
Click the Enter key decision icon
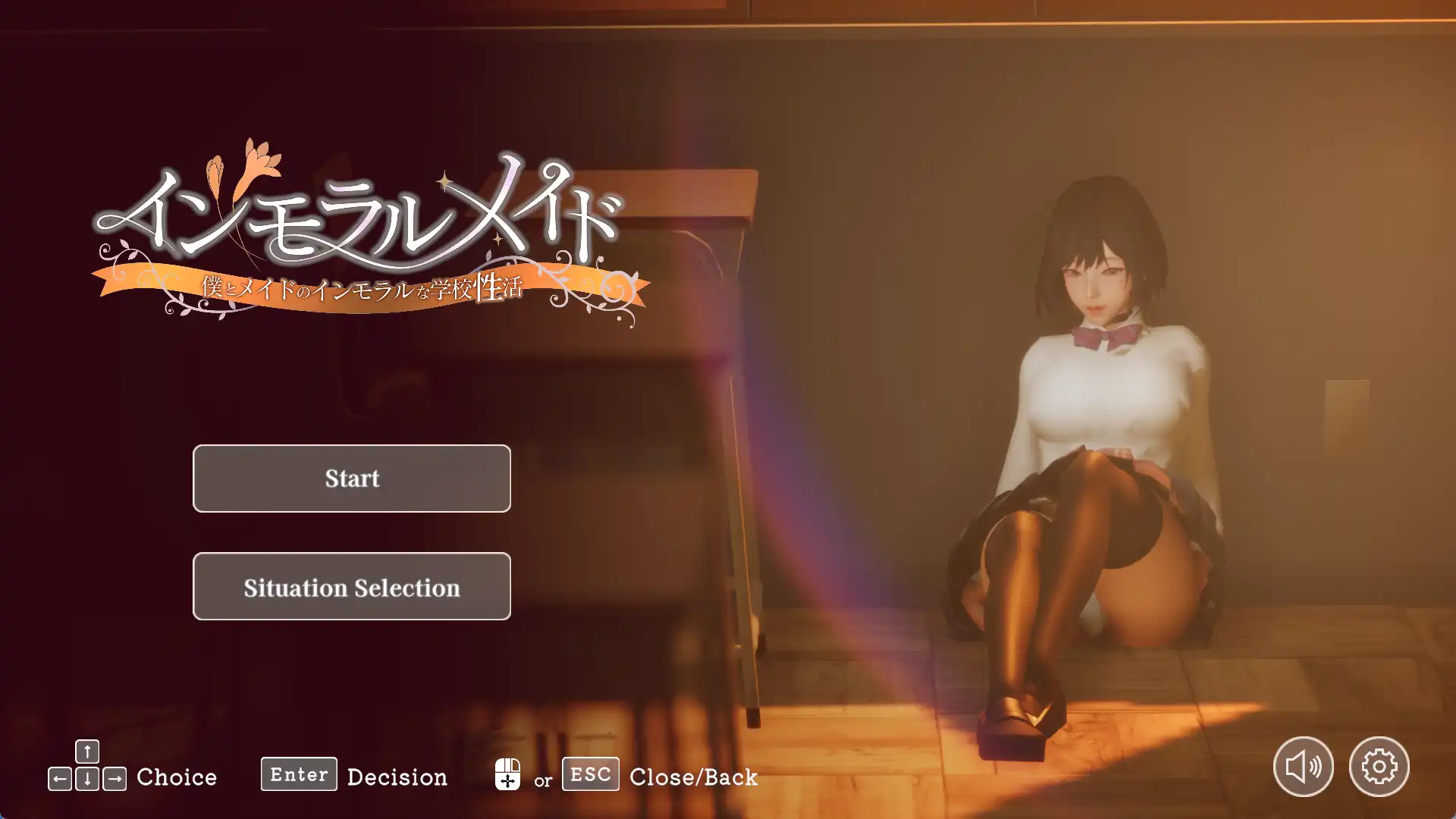tap(298, 774)
